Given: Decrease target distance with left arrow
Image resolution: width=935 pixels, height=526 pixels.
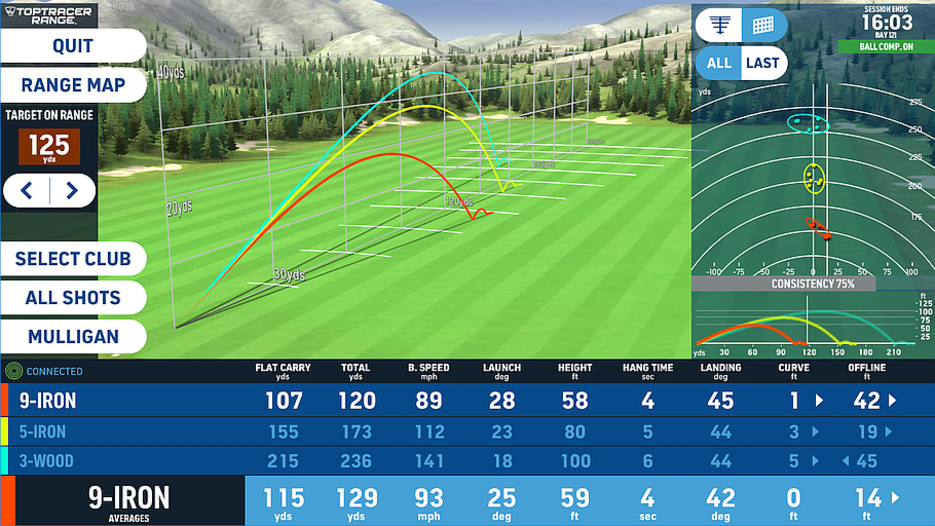Looking at the screenshot, I should [x=28, y=191].
